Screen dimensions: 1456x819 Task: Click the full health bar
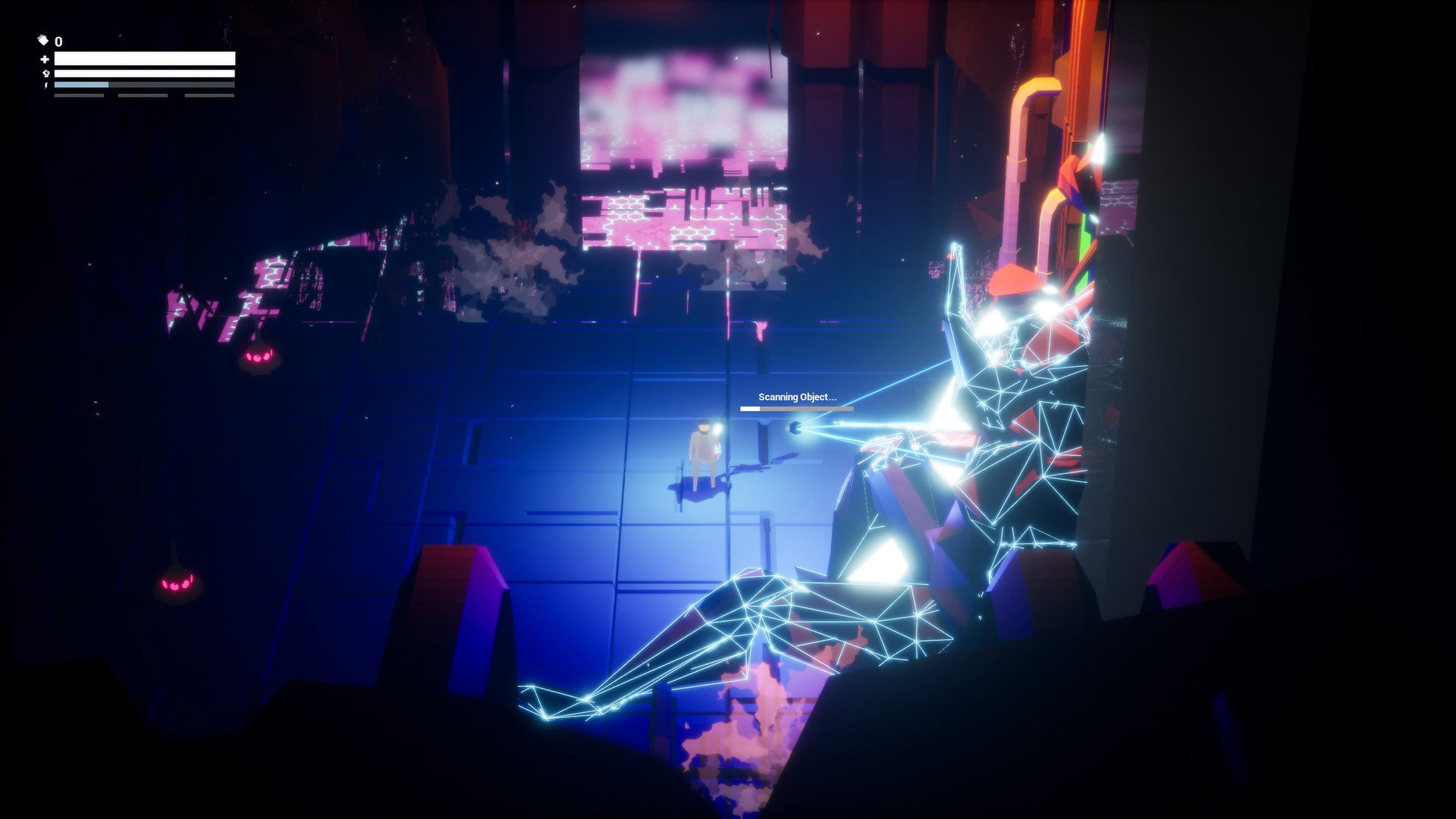[144, 58]
